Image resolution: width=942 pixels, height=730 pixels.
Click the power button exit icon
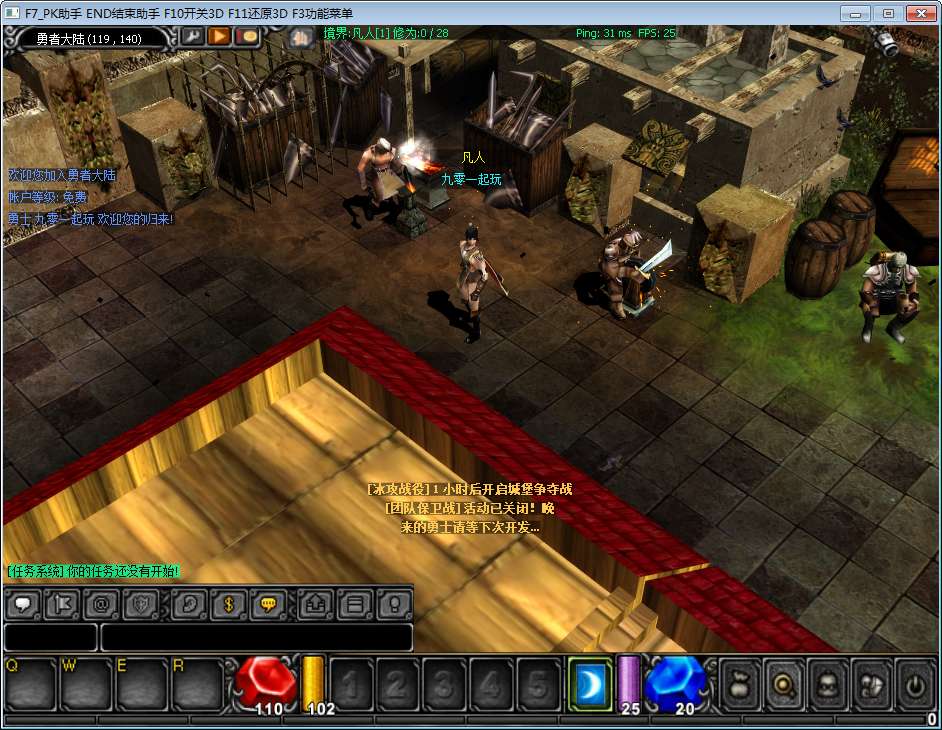[x=915, y=685]
